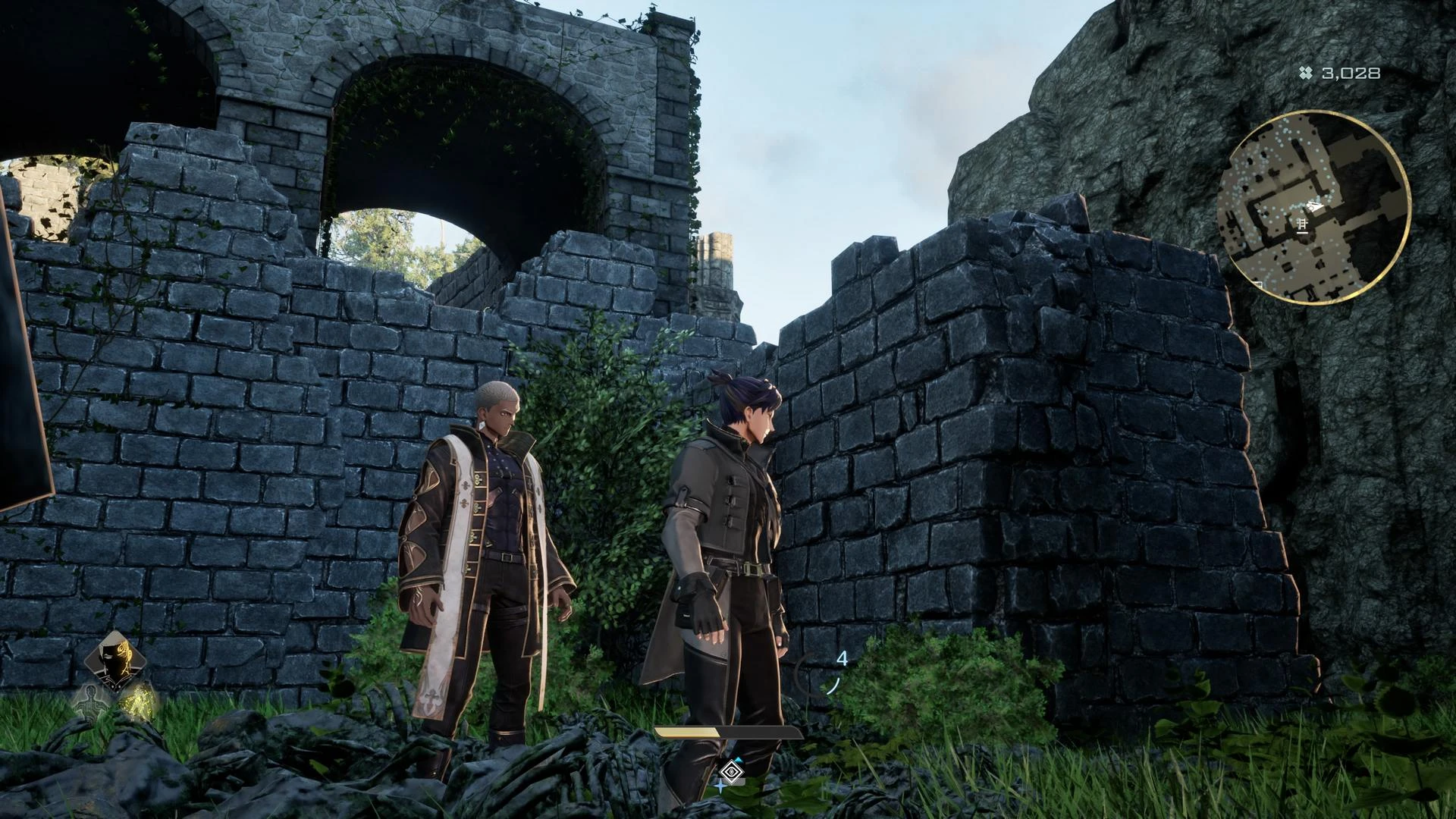Click the blue triangle above the eye prompt

tap(738, 761)
